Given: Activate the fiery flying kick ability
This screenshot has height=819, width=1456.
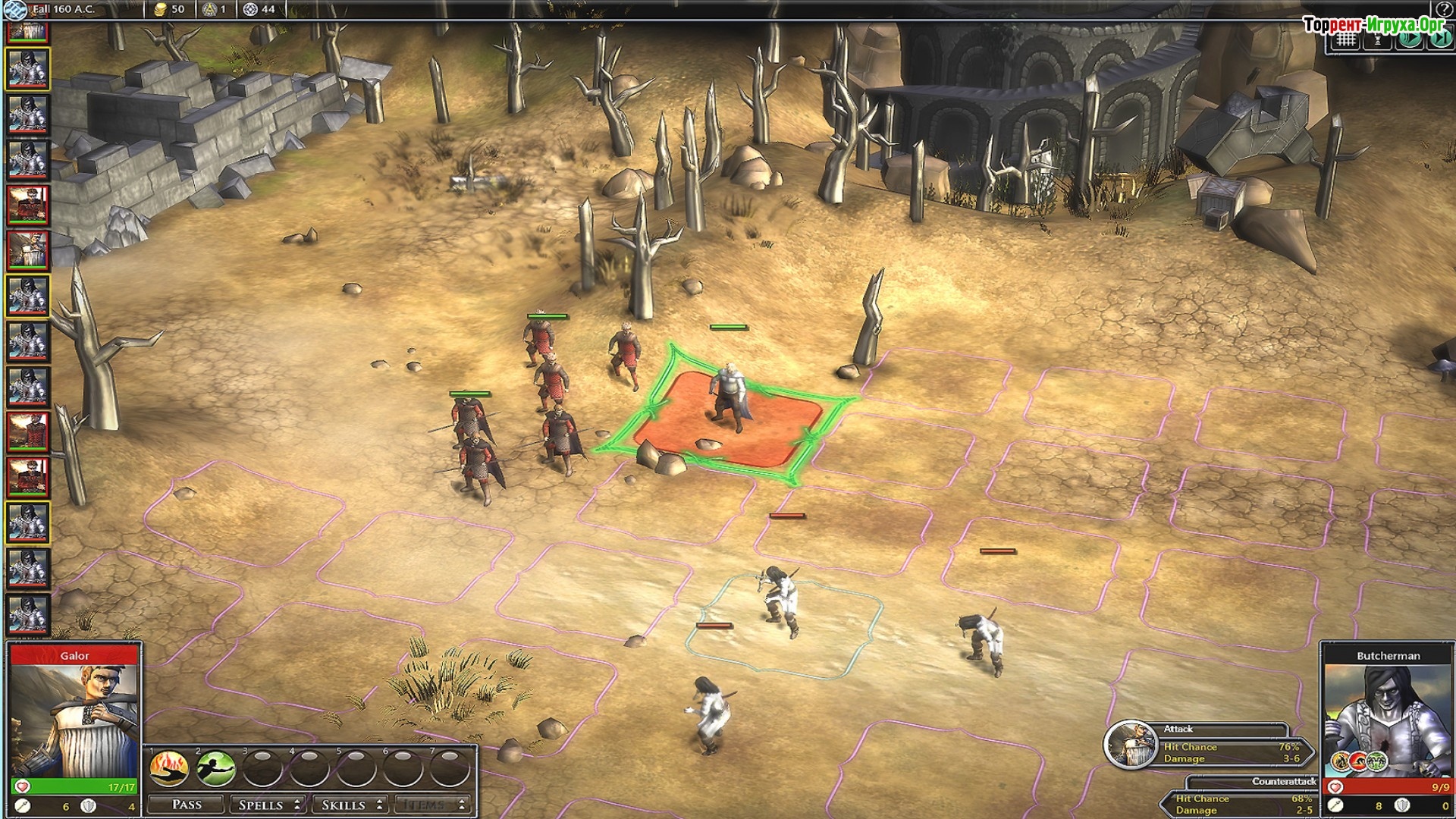Looking at the screenshot, I should tap(169, 769).
